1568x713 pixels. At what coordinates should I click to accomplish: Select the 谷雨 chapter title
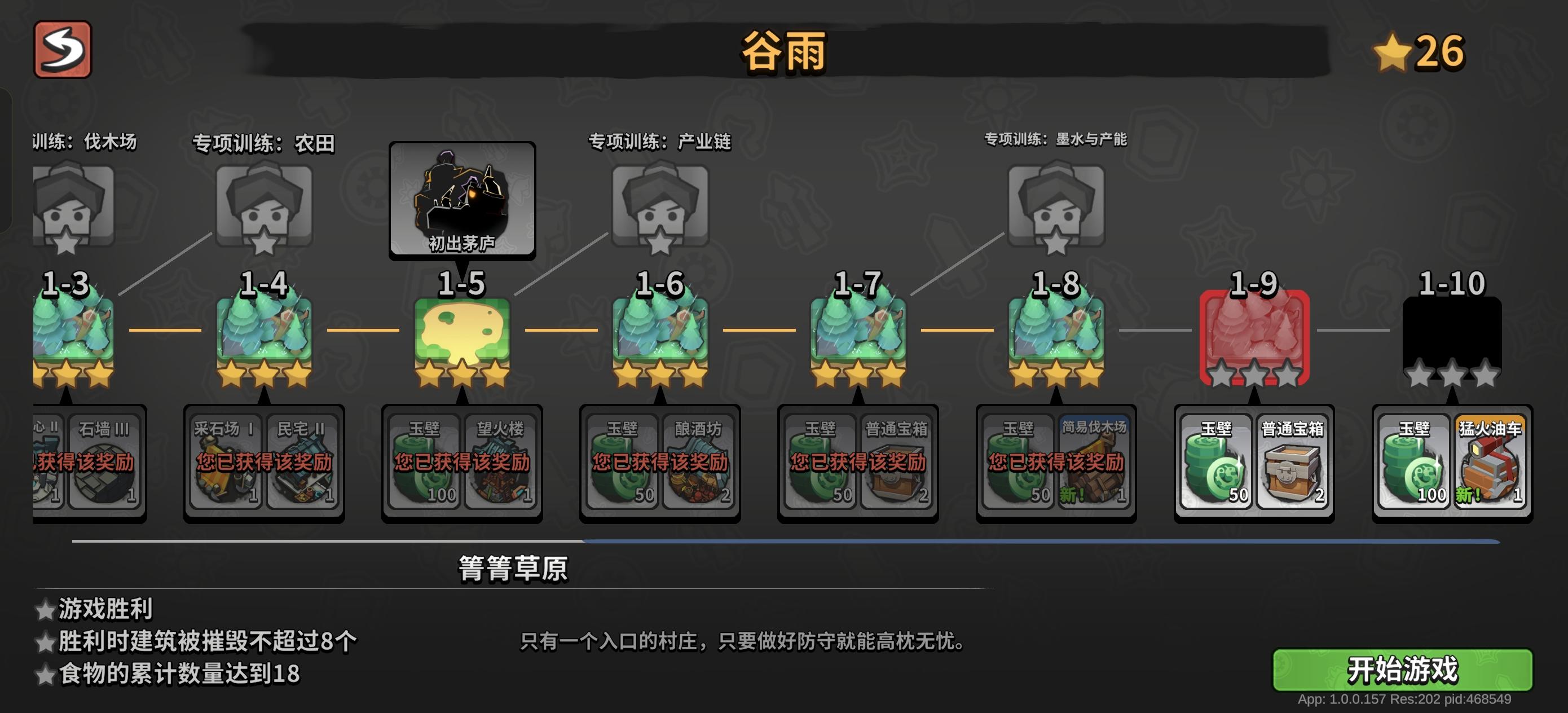[x=781, y=52]
